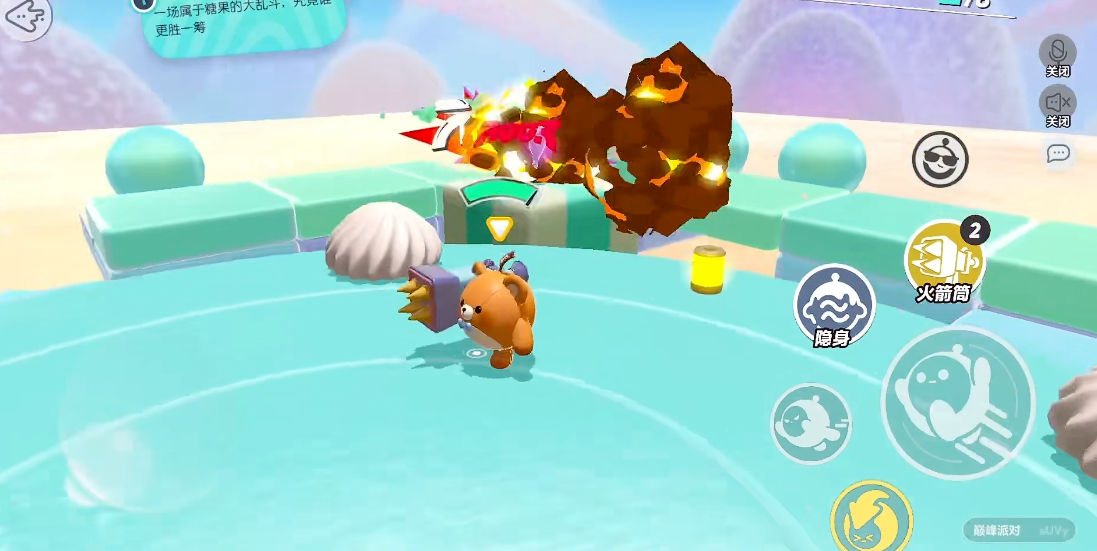Open the sunglasses emote button
Screen dimensions: 1097x551
click(x=940, y=159)
